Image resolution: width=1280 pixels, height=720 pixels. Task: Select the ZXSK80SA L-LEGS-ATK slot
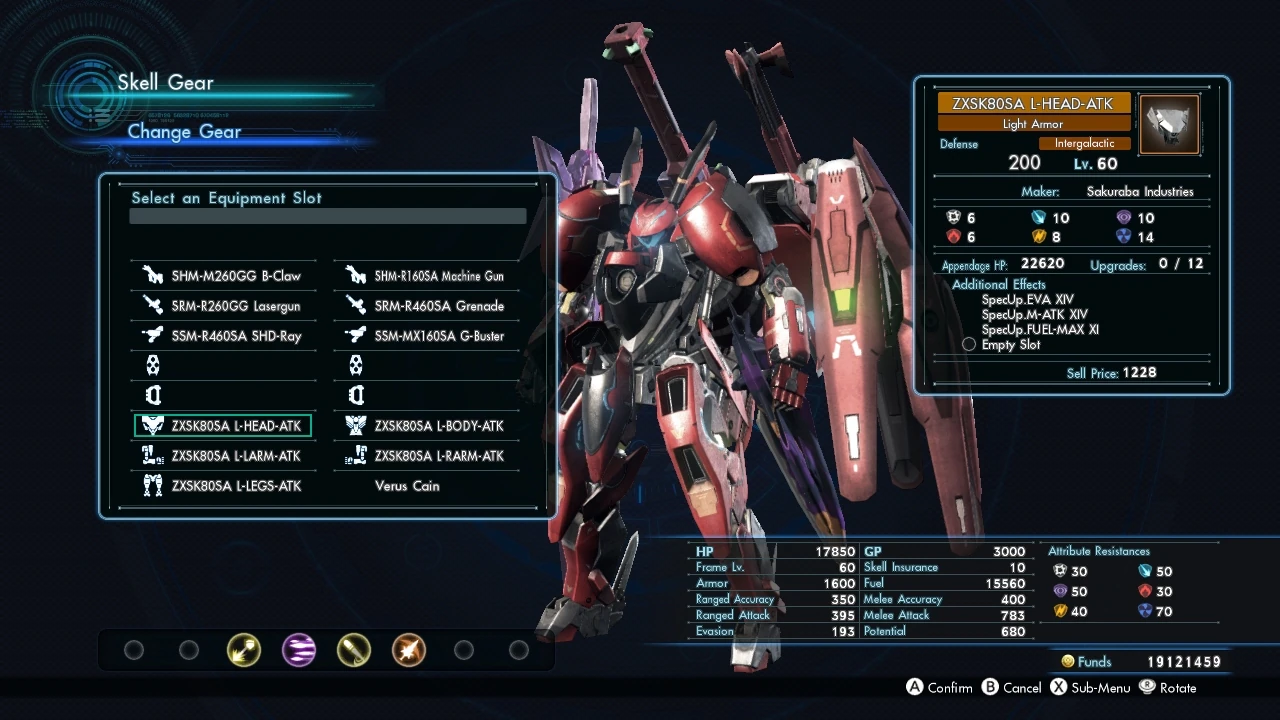click(x=224, y=486)
